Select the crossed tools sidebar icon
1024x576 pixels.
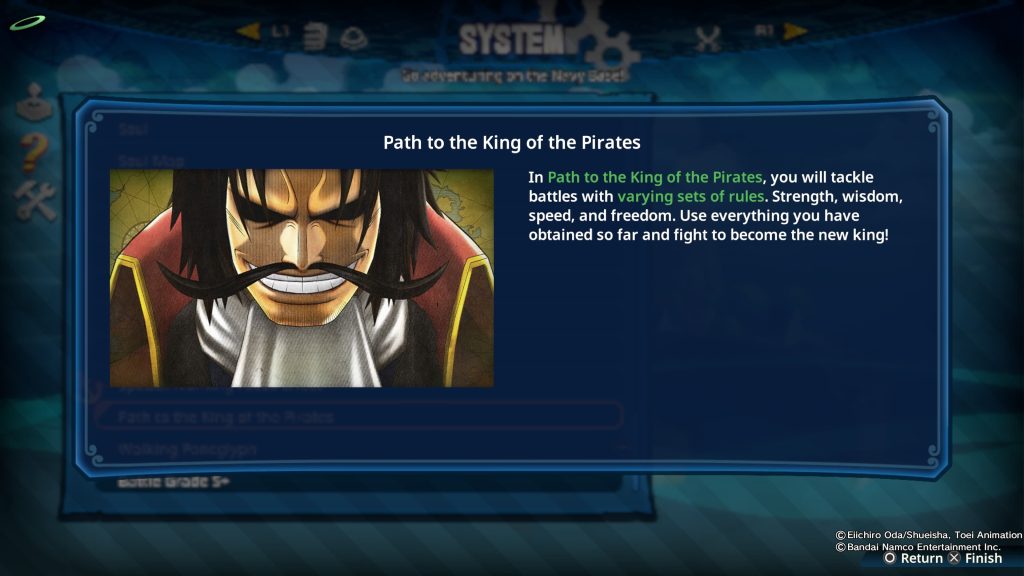[x=33, y=201]
